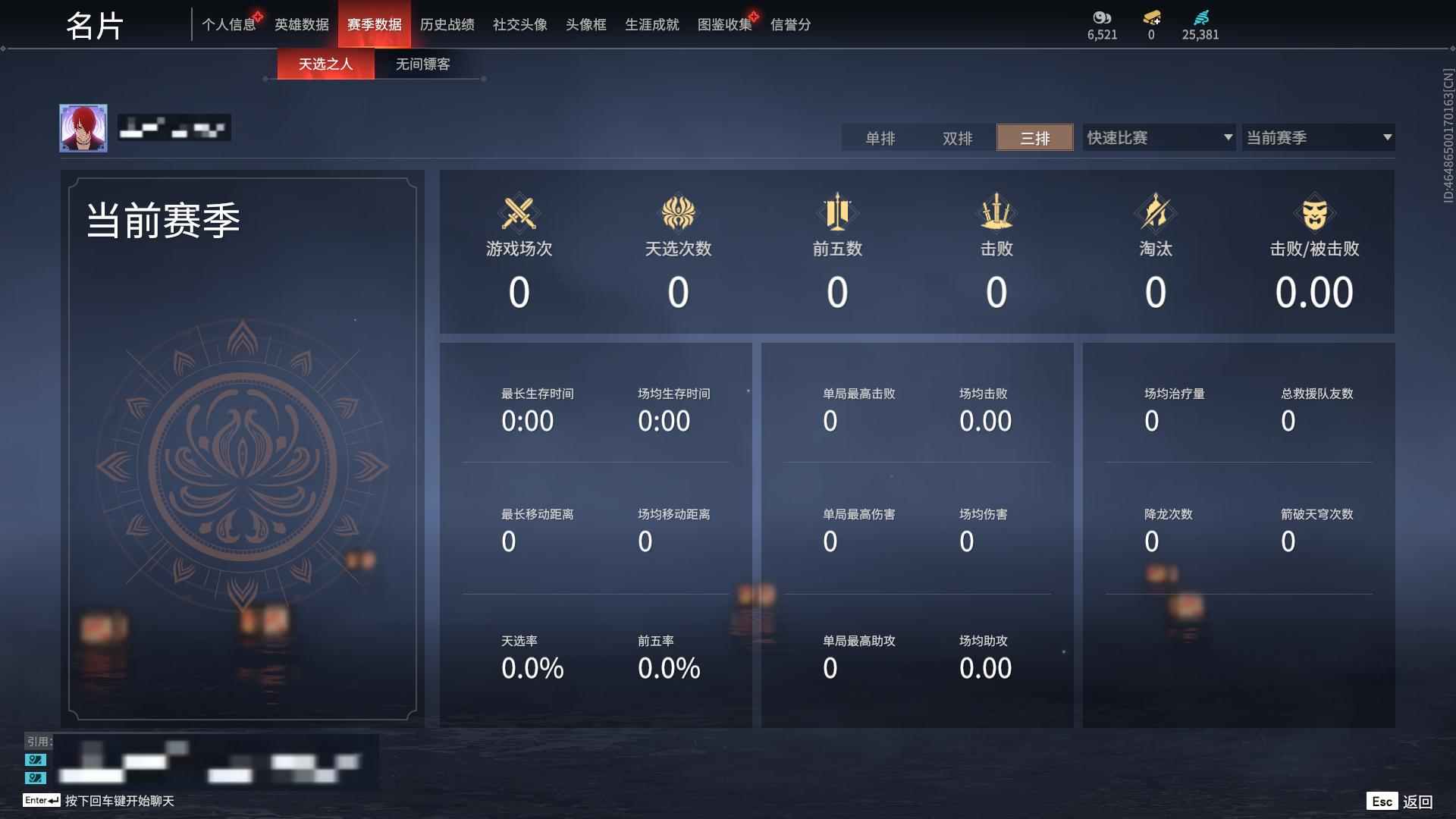Screen dimensions: 1456x819
Task: Click the 前五数 banner icon
Action: click(x=837, y=212)
